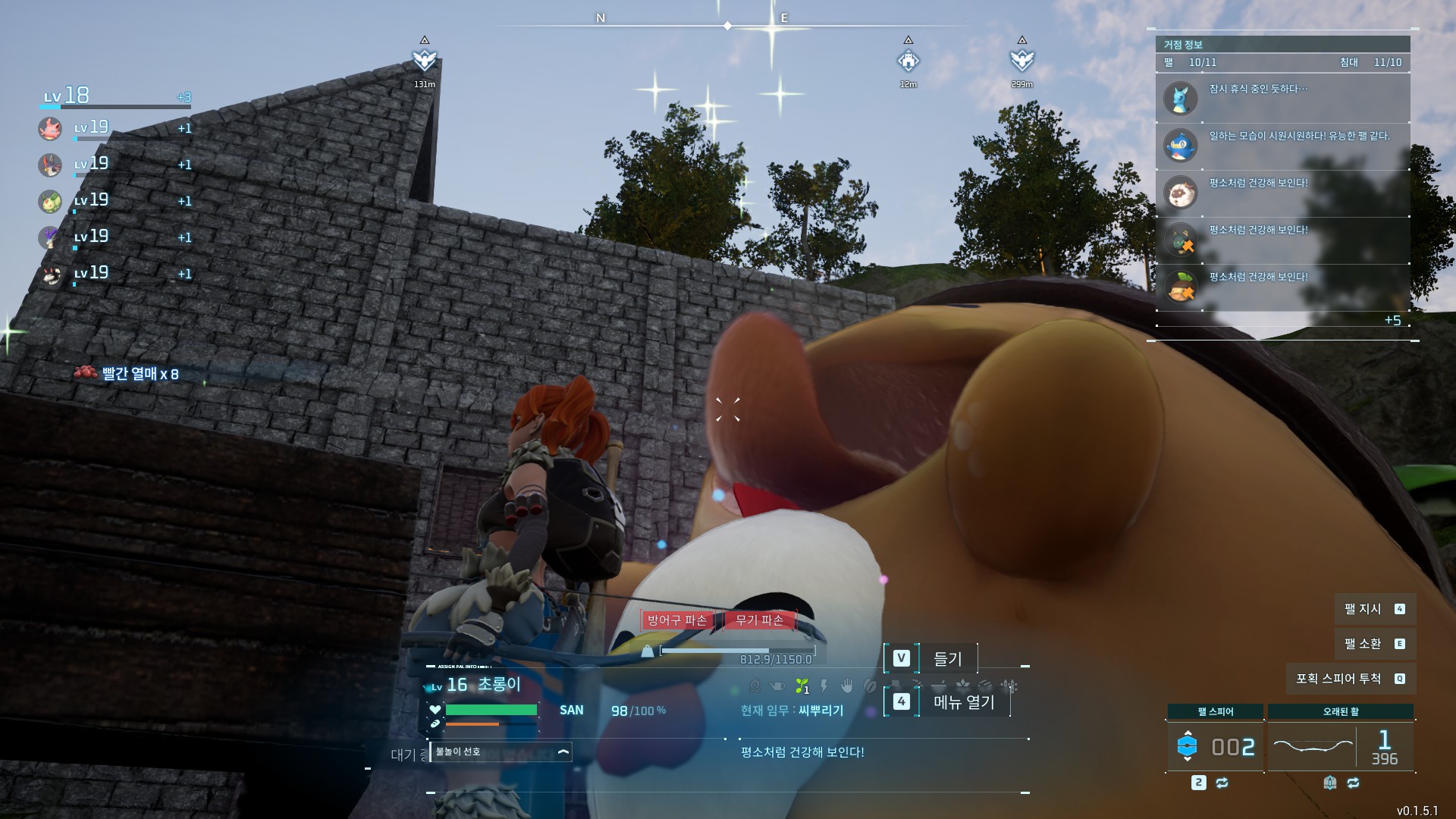Choose the 들기 lift option
1456x819 pixels.
[931, 658]
